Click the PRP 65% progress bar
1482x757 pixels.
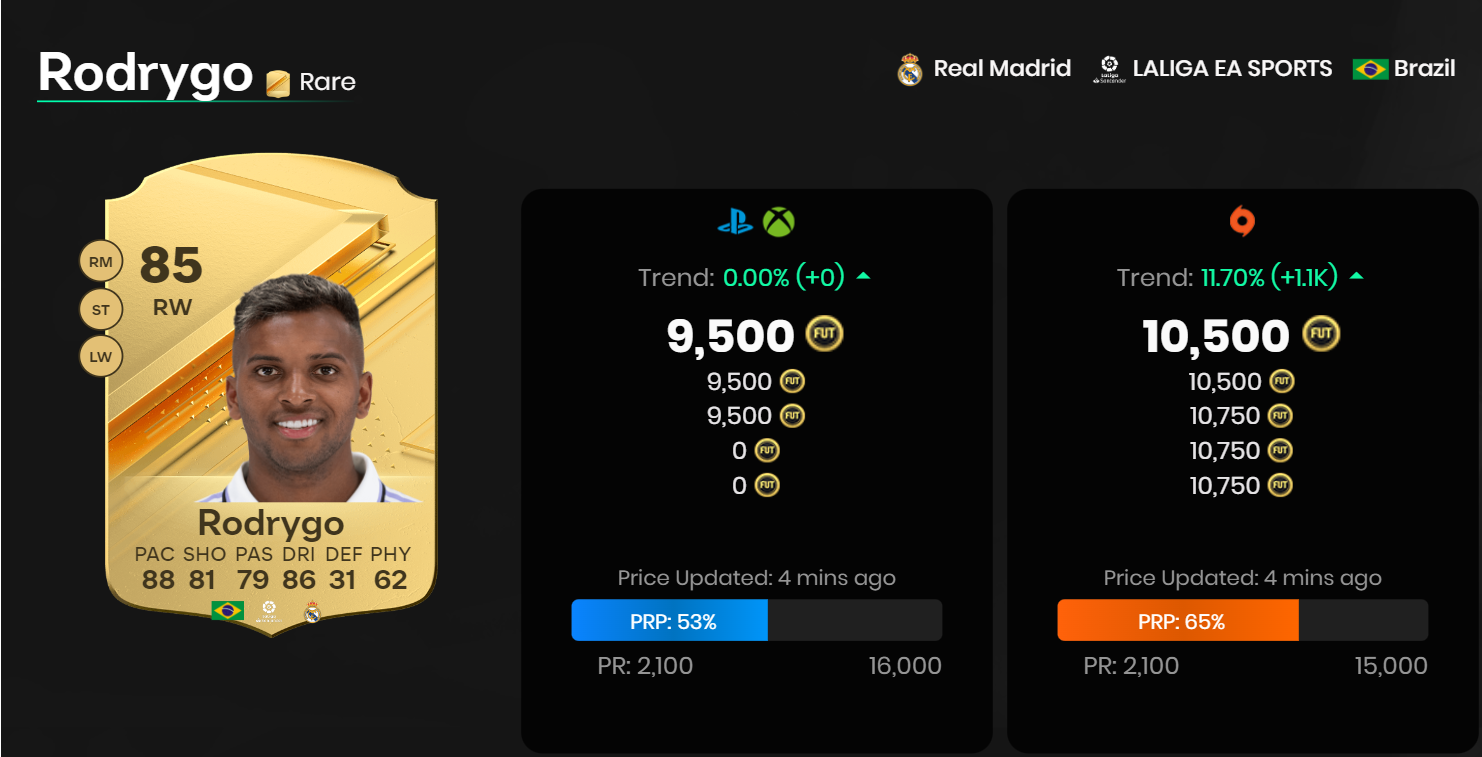[1177, 619]
